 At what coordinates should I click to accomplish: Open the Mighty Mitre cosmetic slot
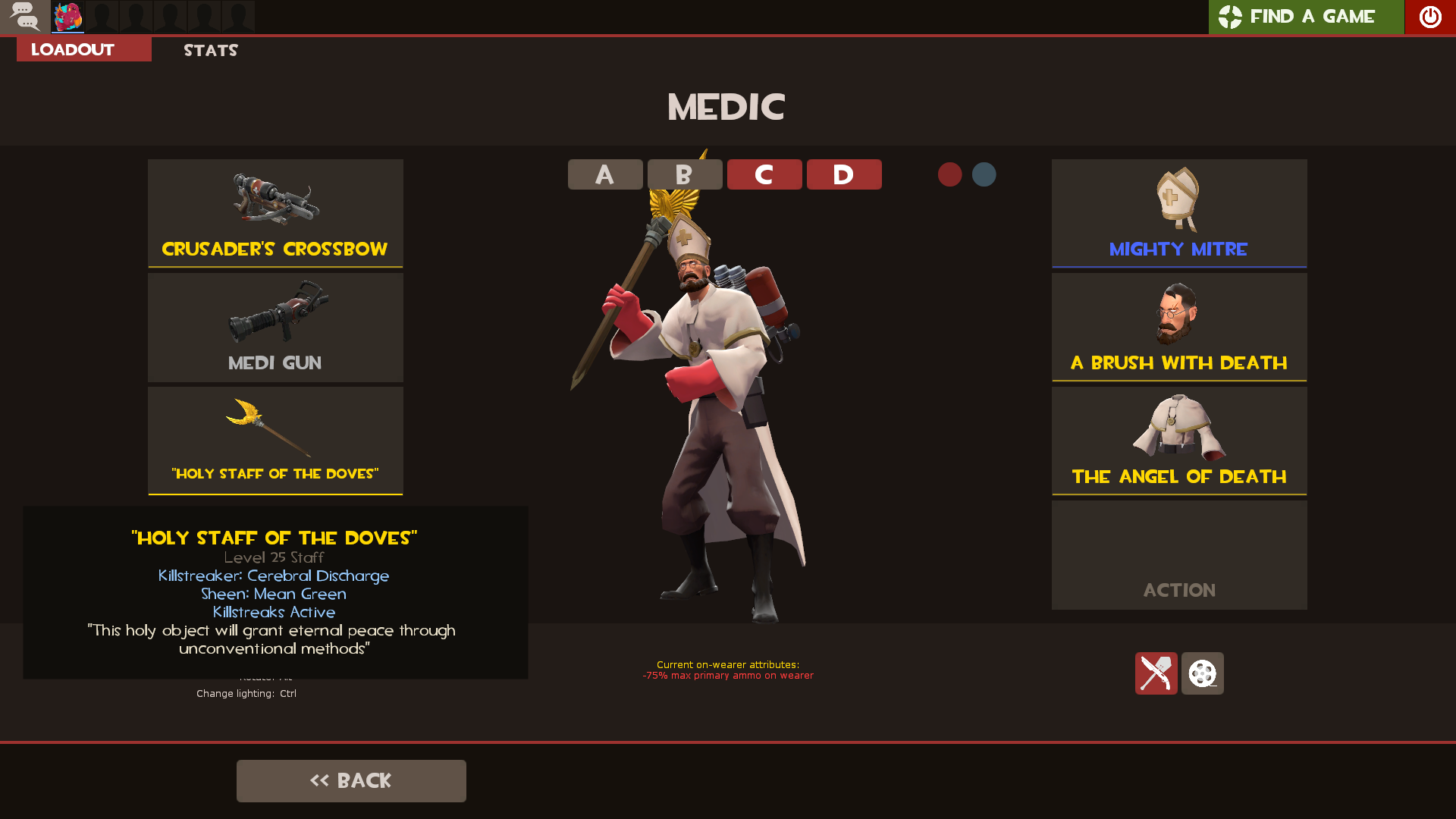click(x=1179, y=213)
